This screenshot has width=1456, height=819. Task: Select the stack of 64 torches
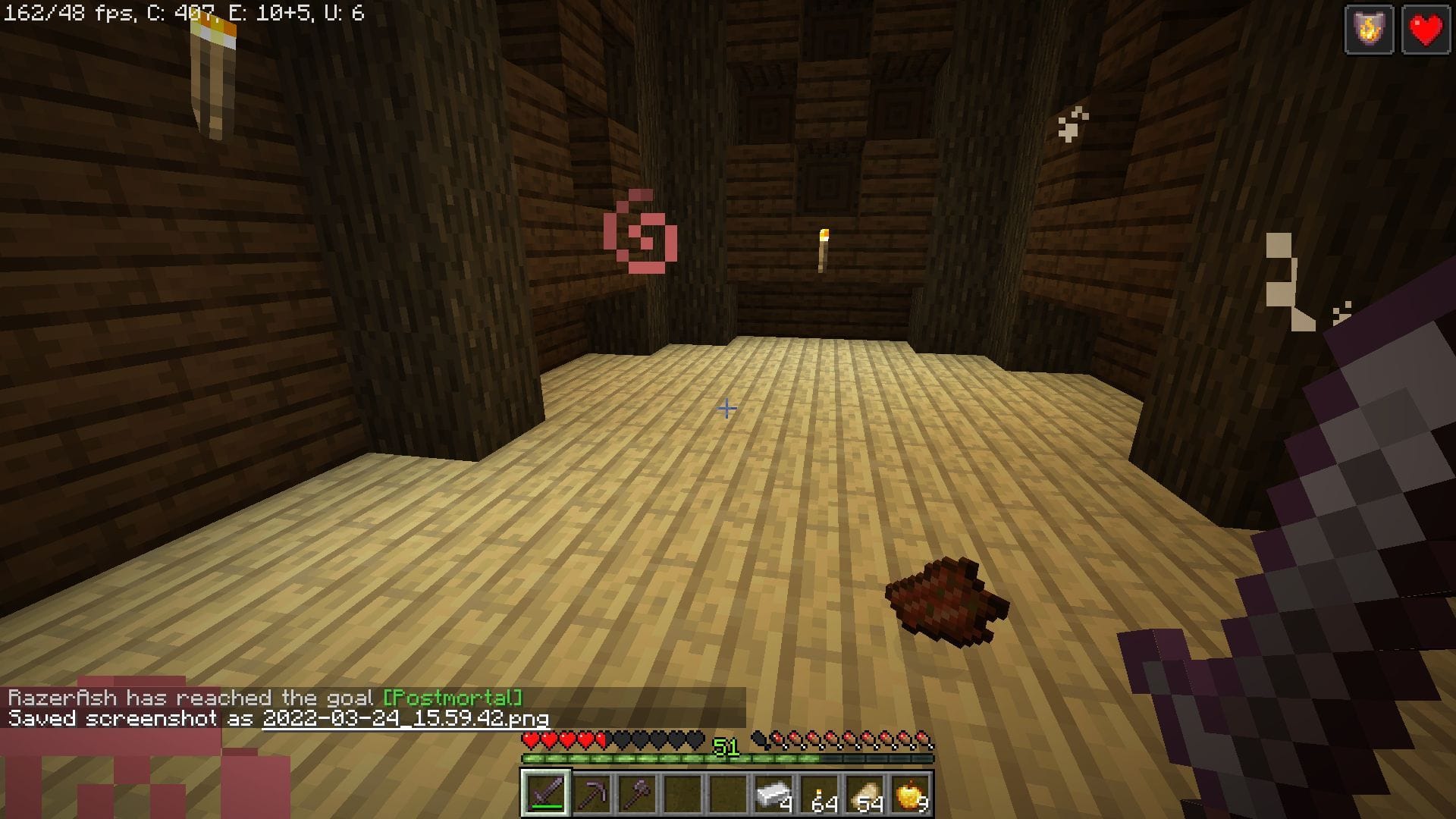[817, 793]
